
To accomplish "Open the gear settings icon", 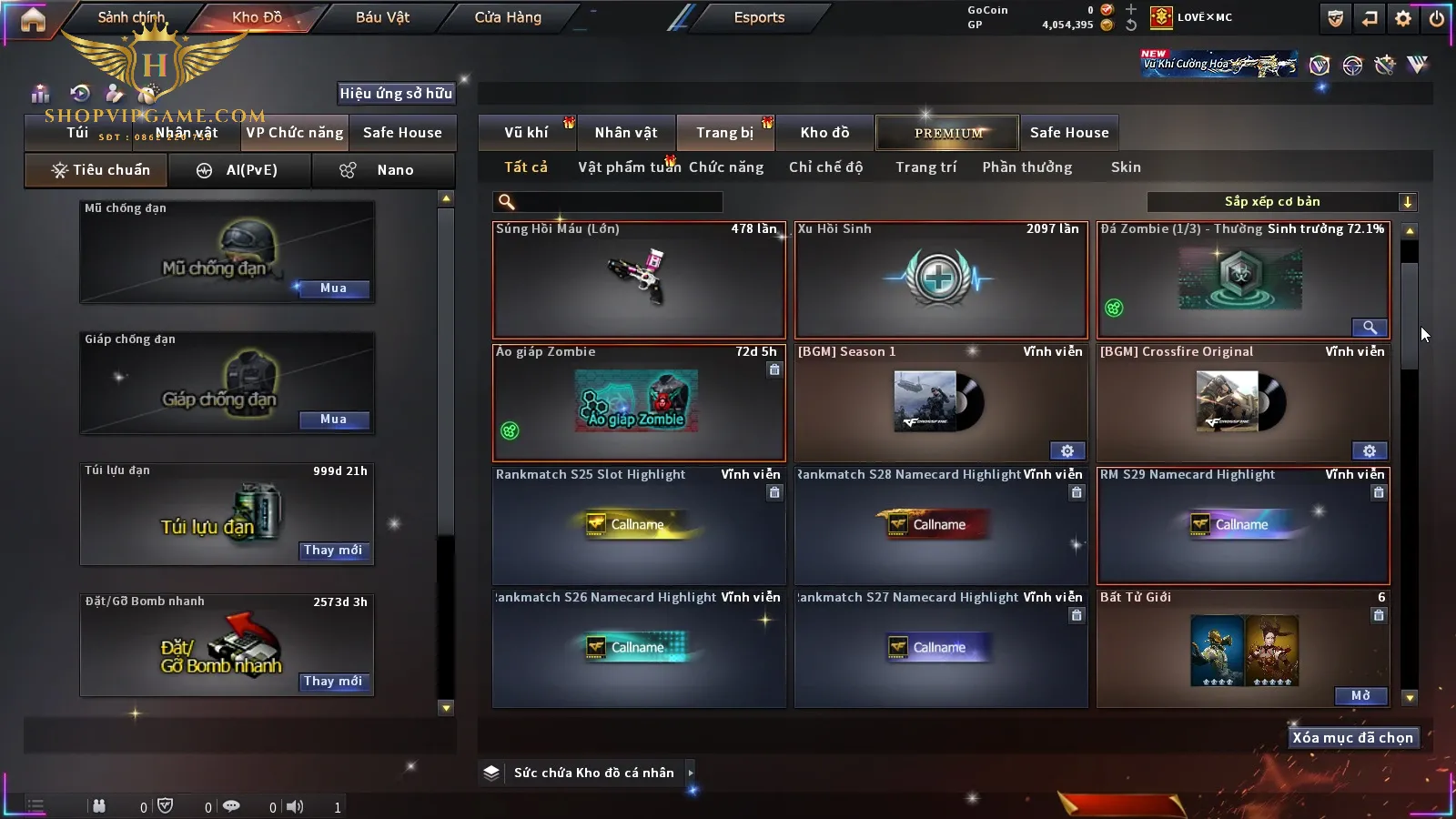I will coord(1403,18).
